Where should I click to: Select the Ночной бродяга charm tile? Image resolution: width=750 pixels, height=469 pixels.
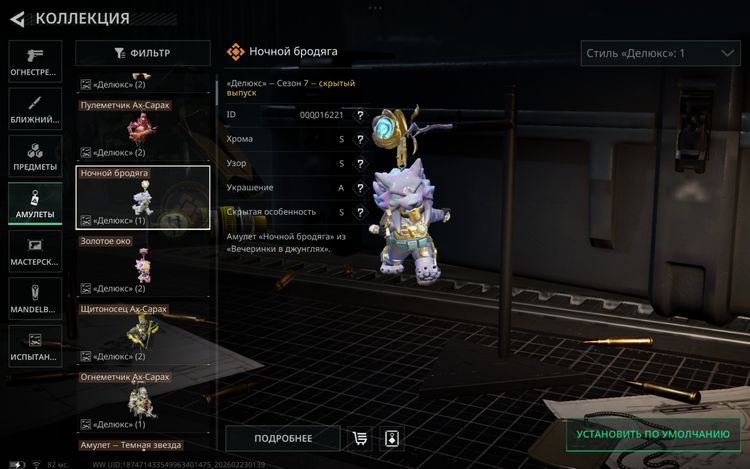click(x=143, y=197)
